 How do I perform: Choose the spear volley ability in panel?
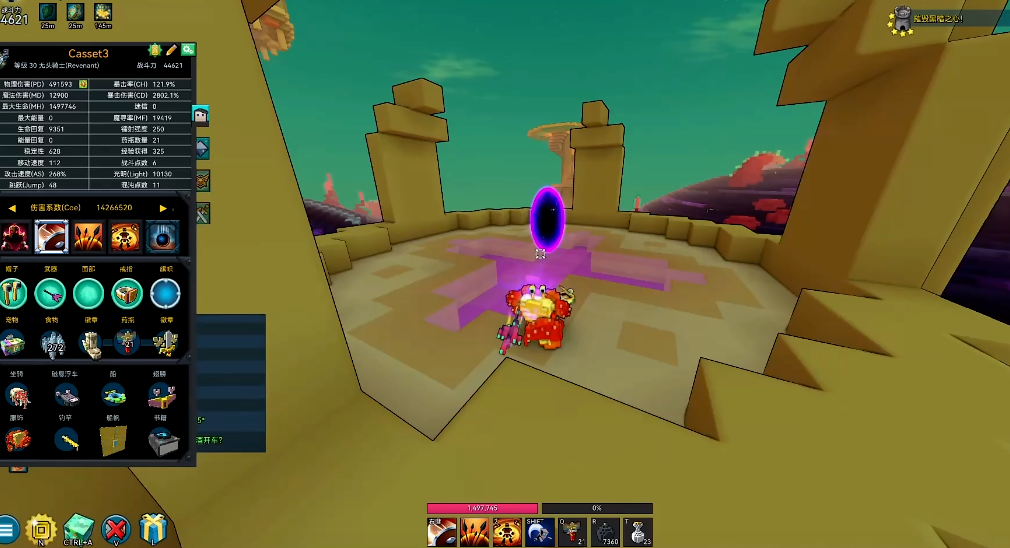click(x=88, y=237)
